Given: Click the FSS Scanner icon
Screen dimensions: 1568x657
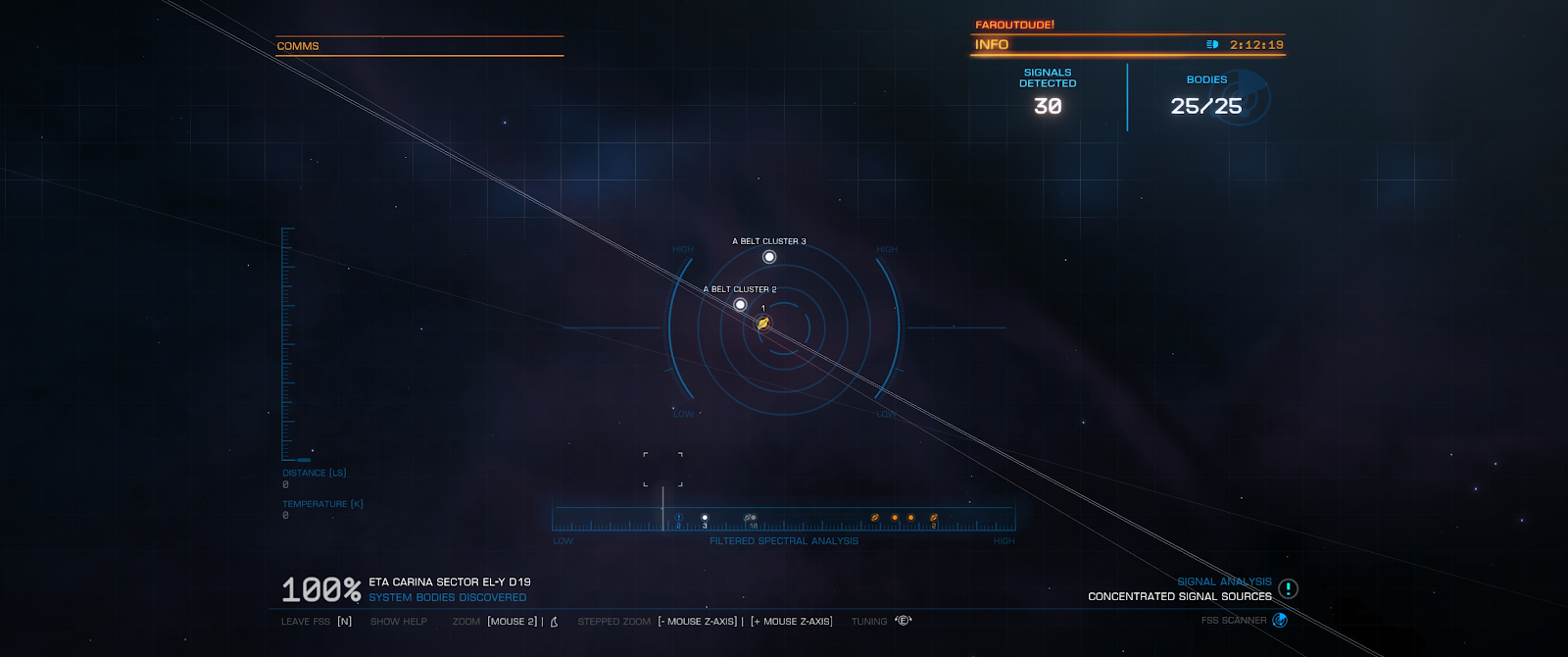Looking at the screenshot, I should (x=1279, y=620).
